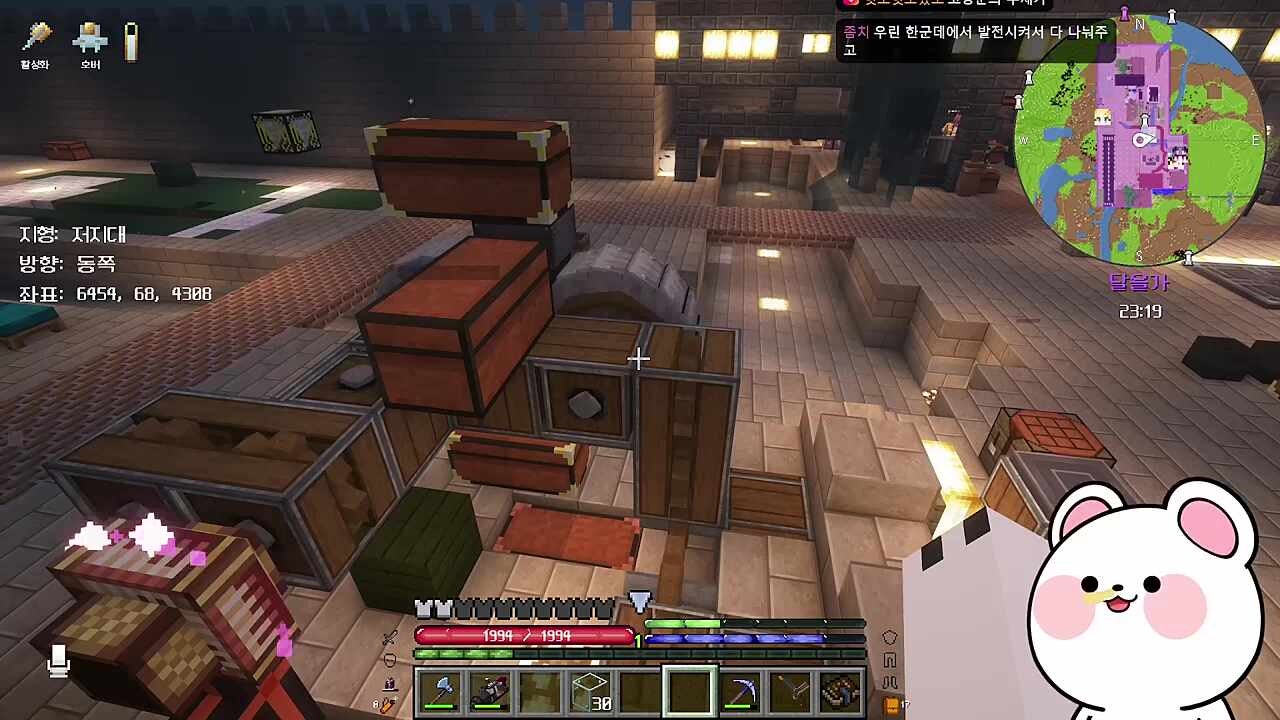Select the axe hotbar slot
Image resolution: width=1280 pixels, height=720 pixels.
point(440,691)
